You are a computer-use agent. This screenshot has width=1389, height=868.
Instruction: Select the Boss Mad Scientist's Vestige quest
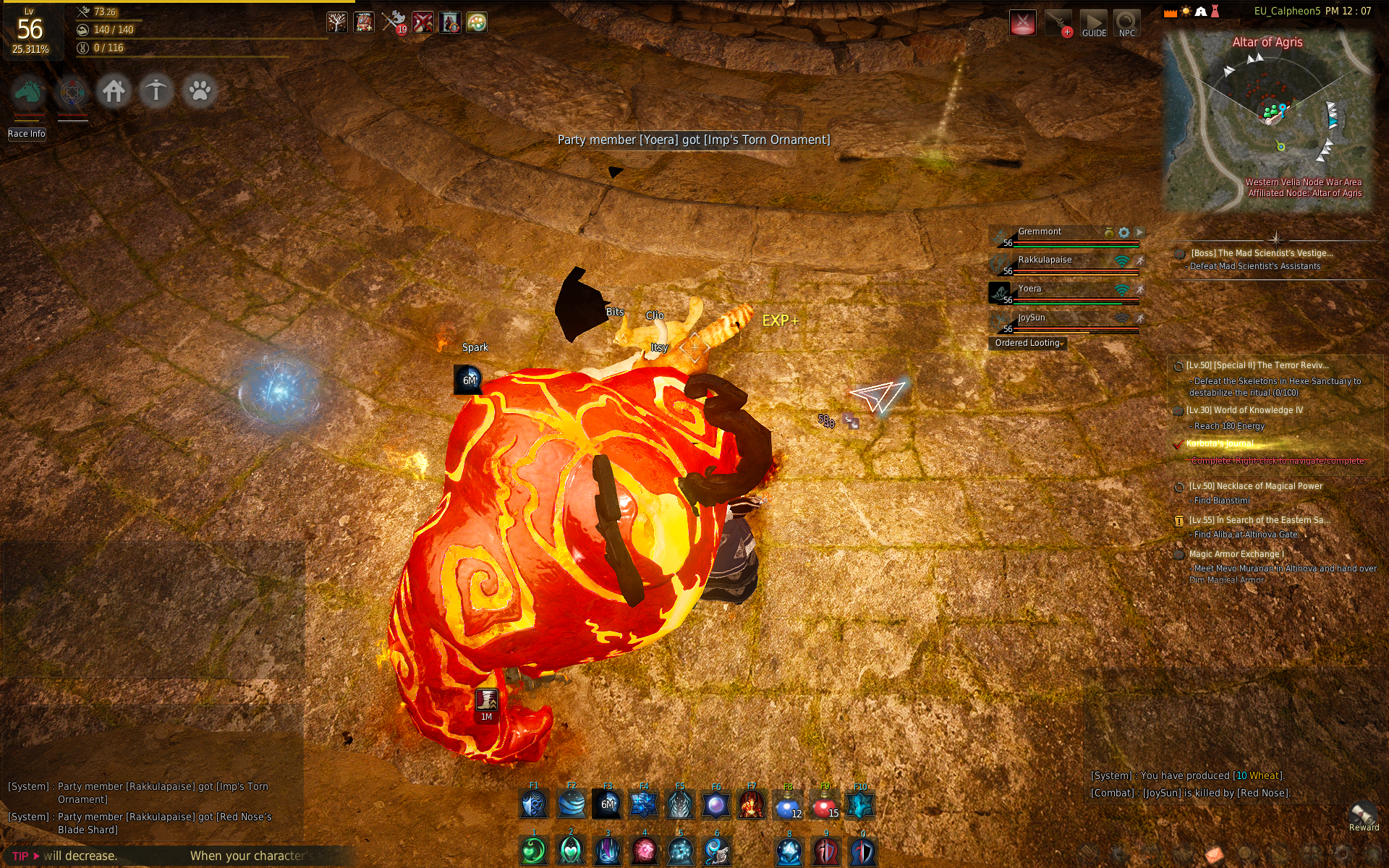pyautogui.click(x=1261, y=253)
